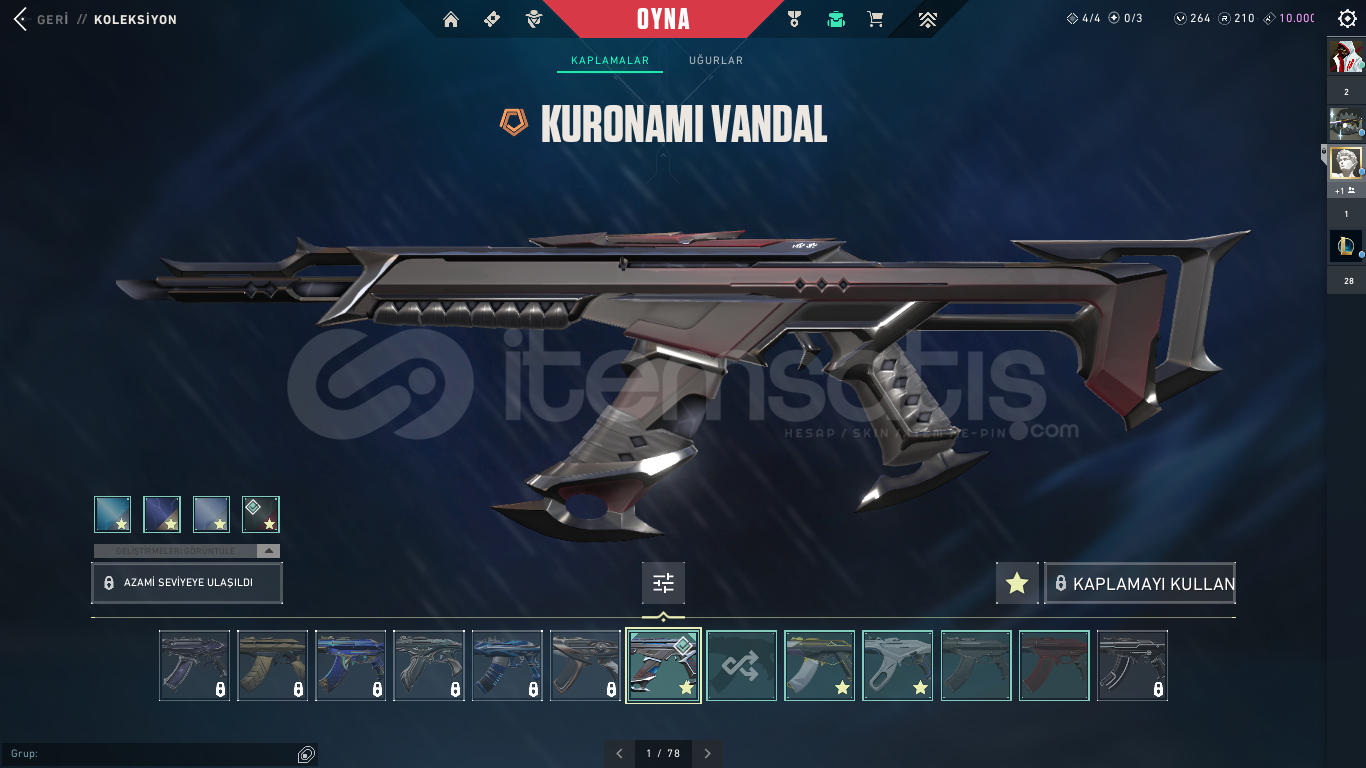
Task: Select the Kuronami Vandal thumbnail in the carousel
Action: 663,665
